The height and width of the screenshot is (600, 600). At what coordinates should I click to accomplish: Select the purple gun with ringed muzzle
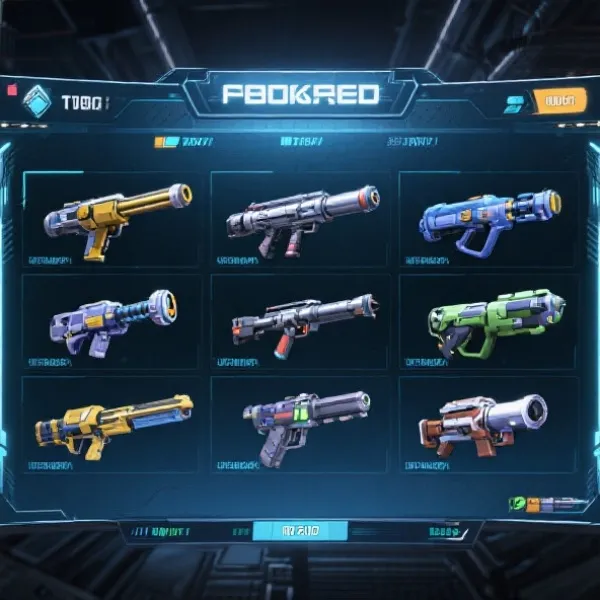(110, 322)
